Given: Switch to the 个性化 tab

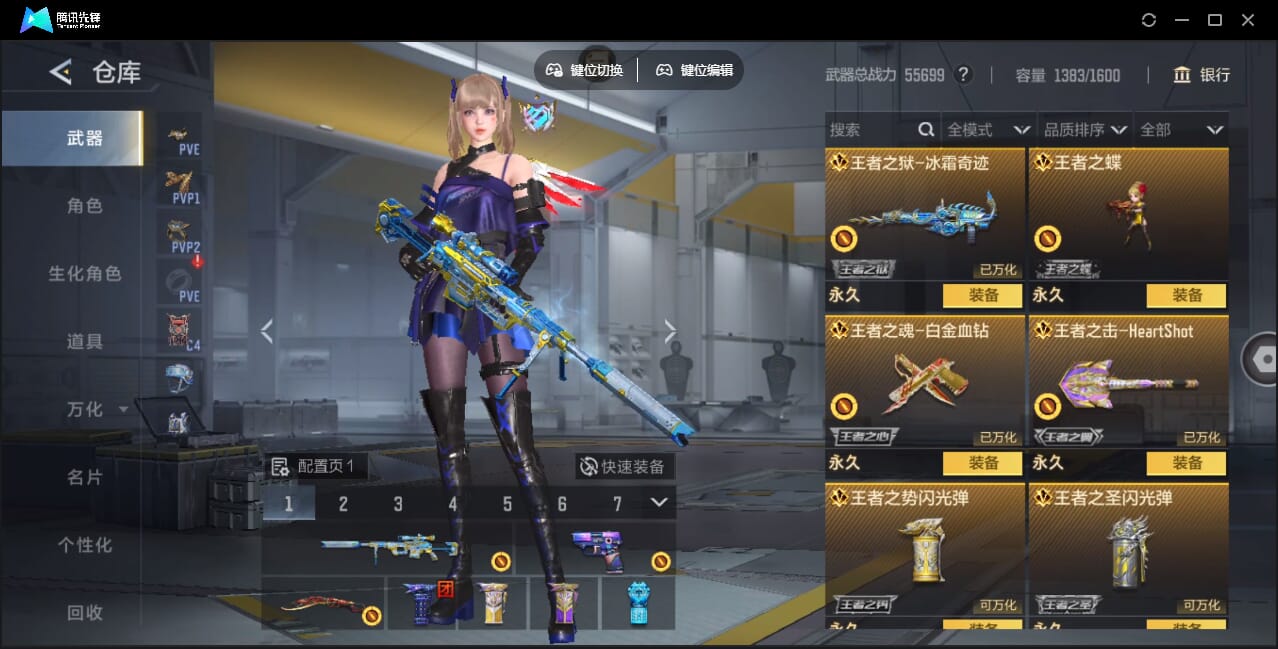Looking at the screenshot, I should click(85, 546).
